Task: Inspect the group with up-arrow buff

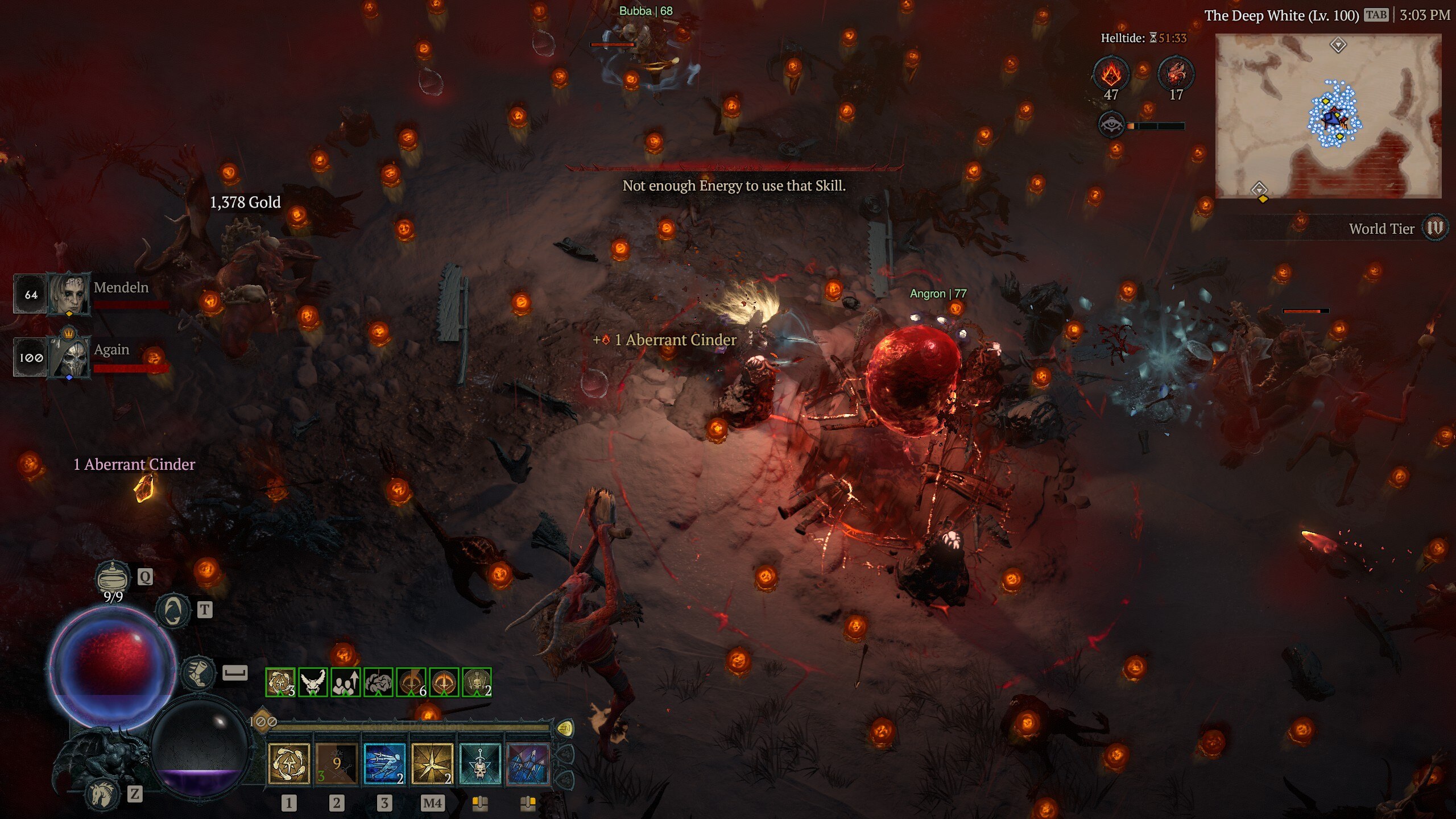Action: pyautogui.click(x=346, y=682)
